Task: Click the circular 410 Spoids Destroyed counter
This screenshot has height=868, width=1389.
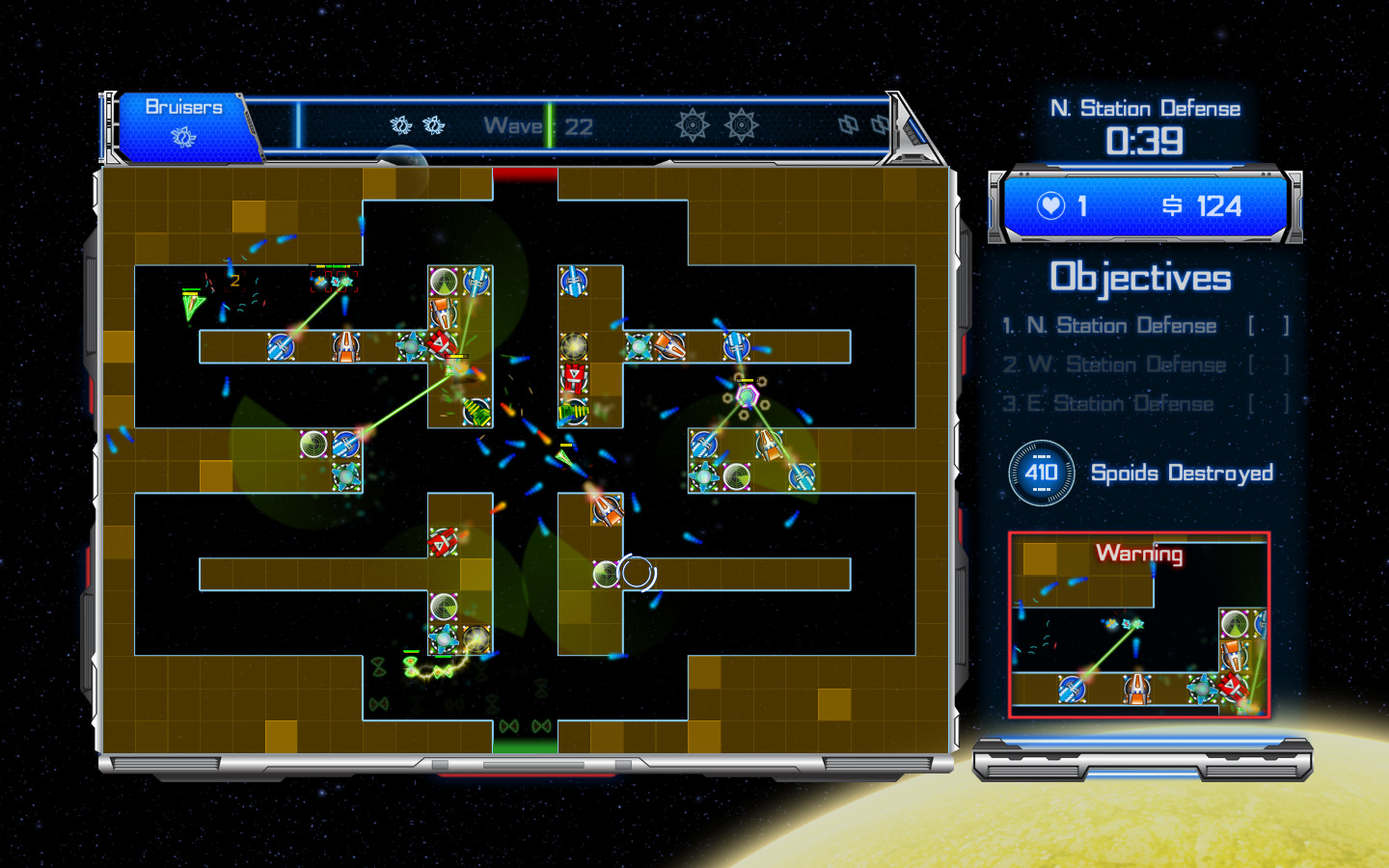Action: coord(1042,474)
